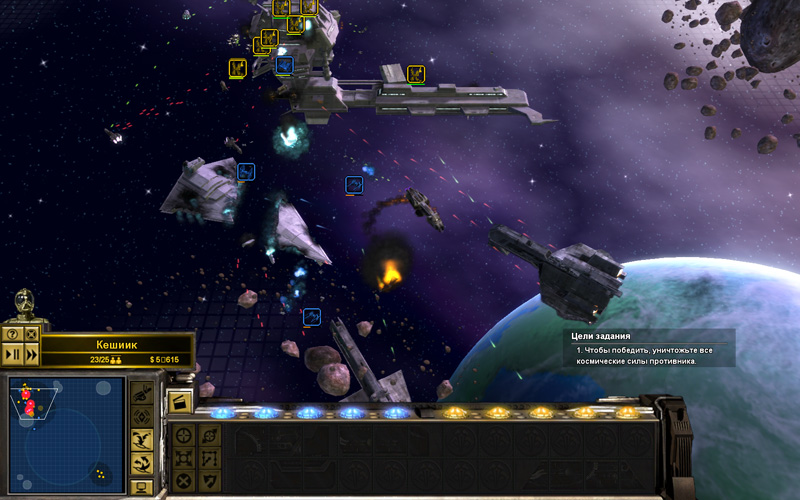Viewport: 800px width, 500px height.
Task: Open the options menu button beside help
Action: (31, 334)
